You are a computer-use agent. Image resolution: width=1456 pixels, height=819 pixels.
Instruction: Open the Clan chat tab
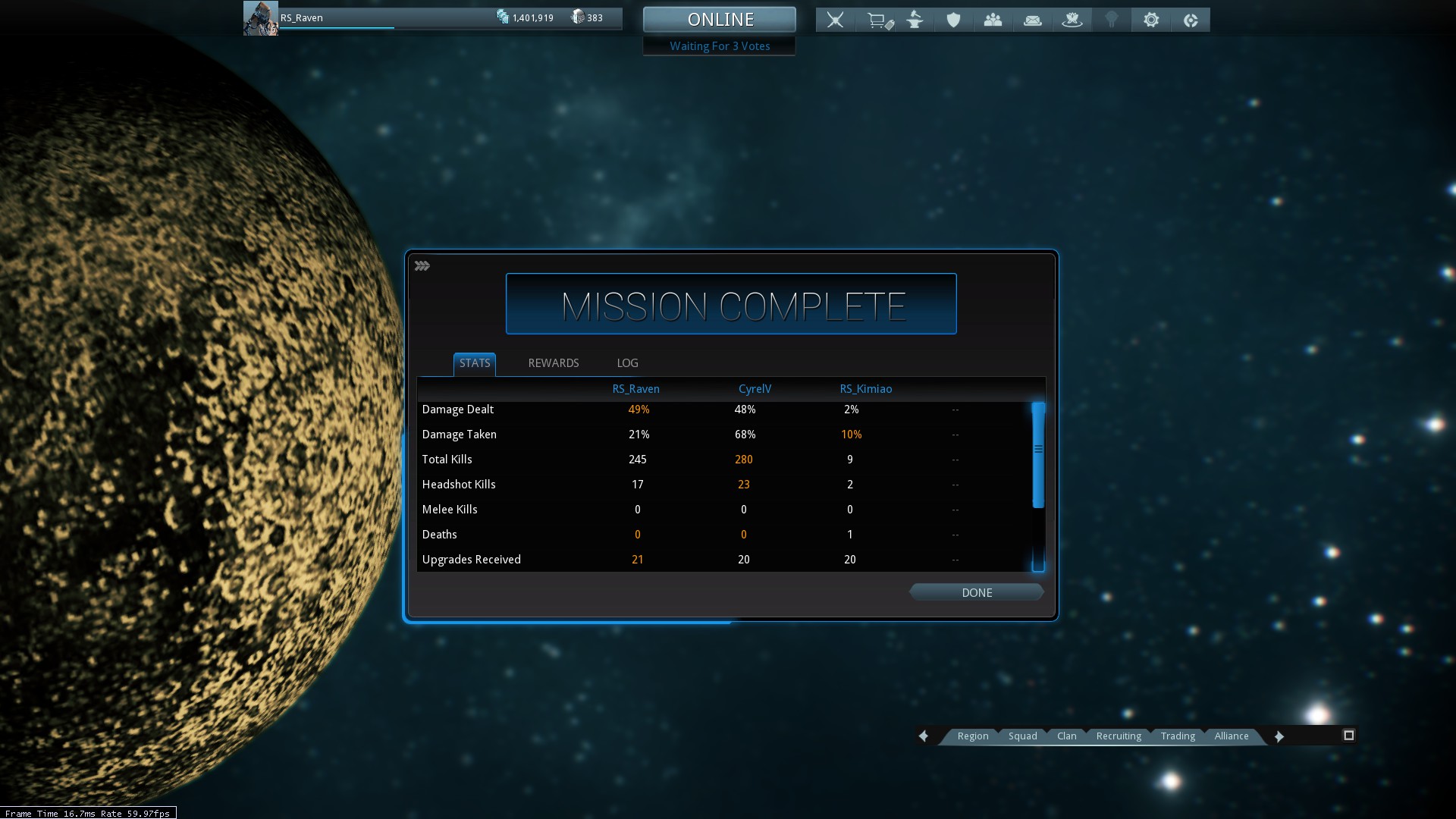(1066, 736)
